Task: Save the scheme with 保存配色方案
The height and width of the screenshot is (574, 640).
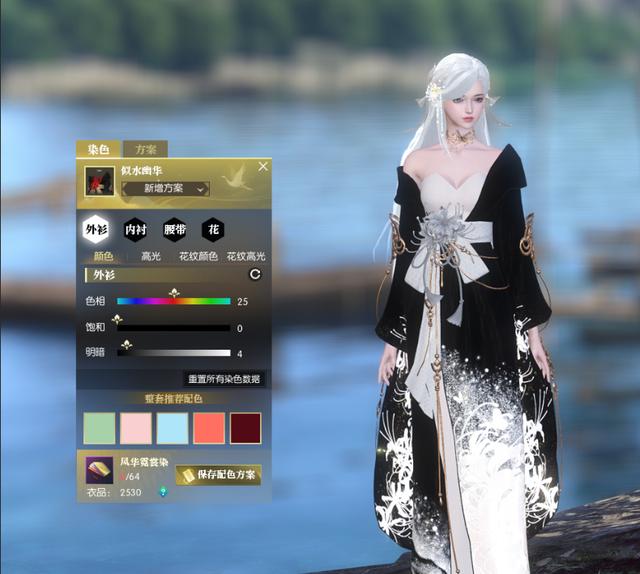Action: [218, 474]
